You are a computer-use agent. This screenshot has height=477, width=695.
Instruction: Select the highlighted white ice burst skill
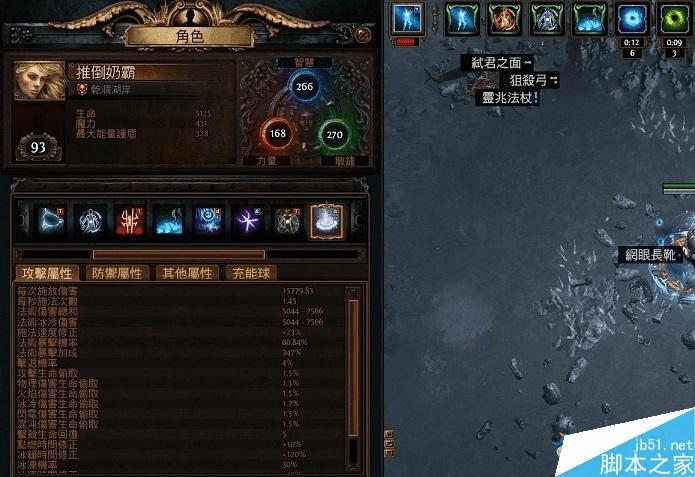click(x=326, y=219)
